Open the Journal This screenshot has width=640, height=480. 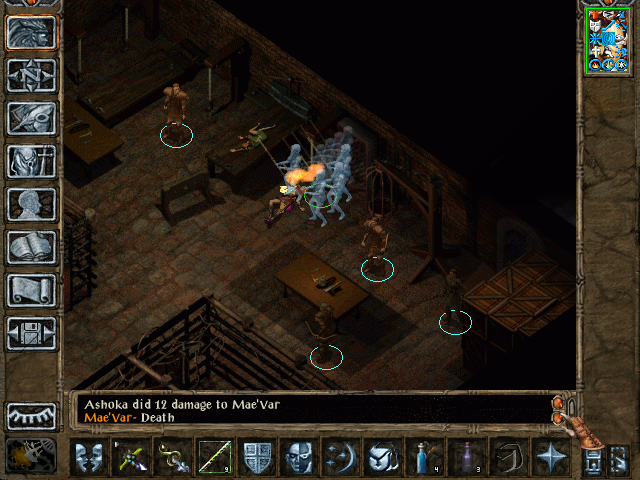pos(32,118)
